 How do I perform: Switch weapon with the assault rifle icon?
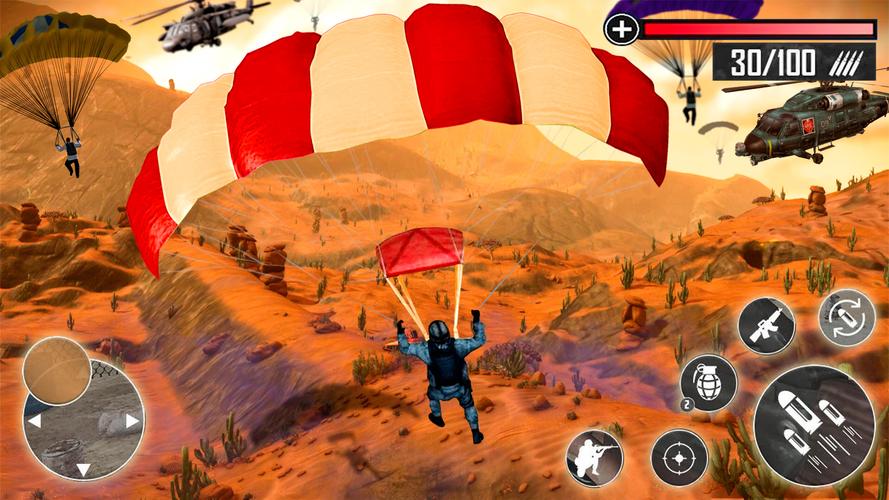coord(766,326)
